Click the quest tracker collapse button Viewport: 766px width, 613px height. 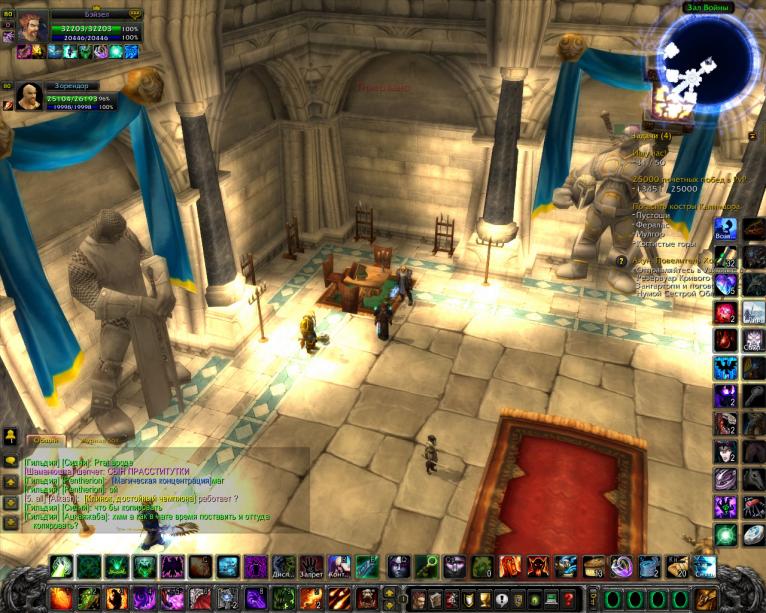(x=752, y=135)
